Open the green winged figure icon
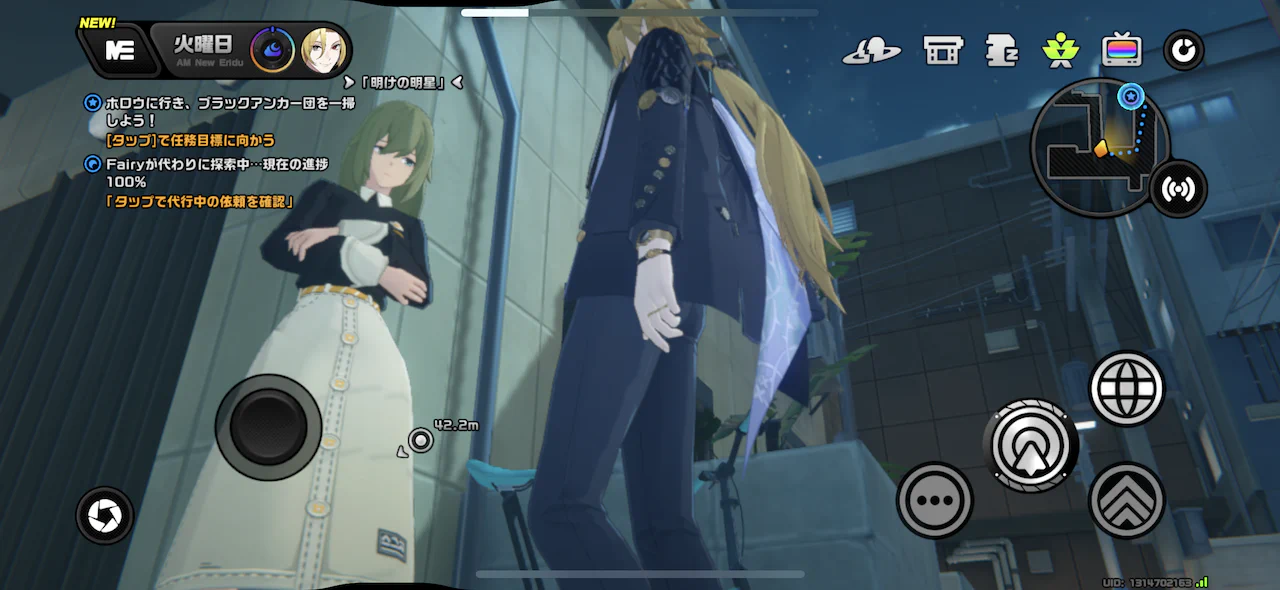1280x590 pixels. (1059, 50)
